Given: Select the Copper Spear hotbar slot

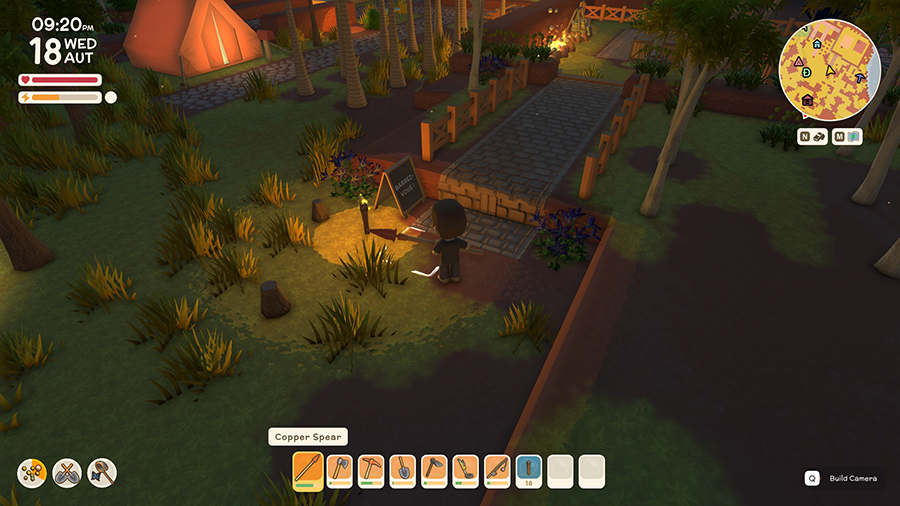Looking at the screenshot, I should [308, 470].
